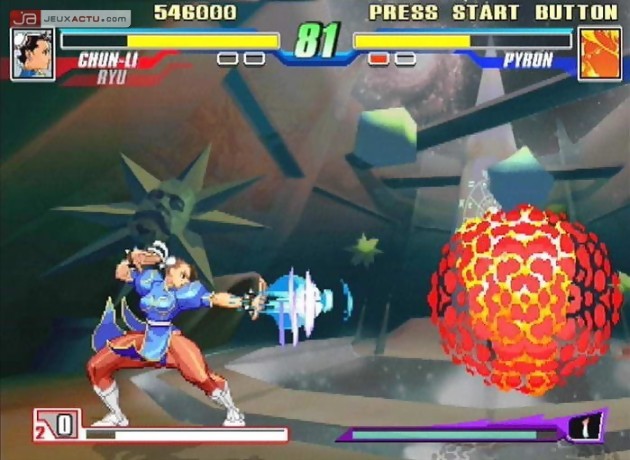Screen dimensions: 630x460
Task: Click the Chun-Li character portrait
Action: 32,54
